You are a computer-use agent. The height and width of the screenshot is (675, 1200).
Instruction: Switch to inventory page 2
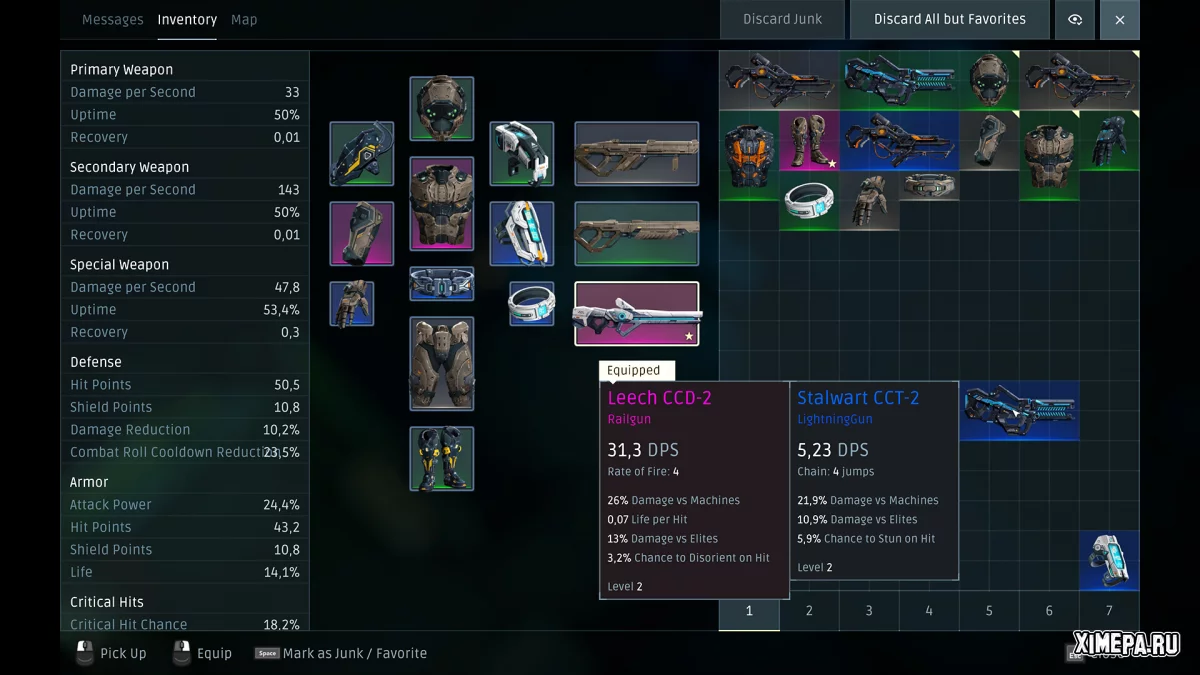pos(809,611)
